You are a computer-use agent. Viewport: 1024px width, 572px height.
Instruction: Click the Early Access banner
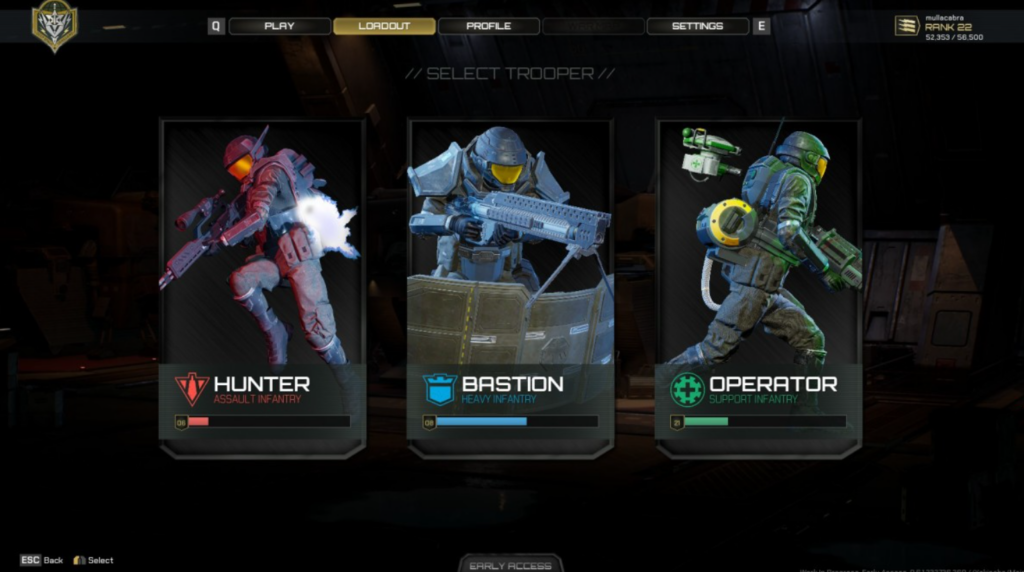point(510,564)
